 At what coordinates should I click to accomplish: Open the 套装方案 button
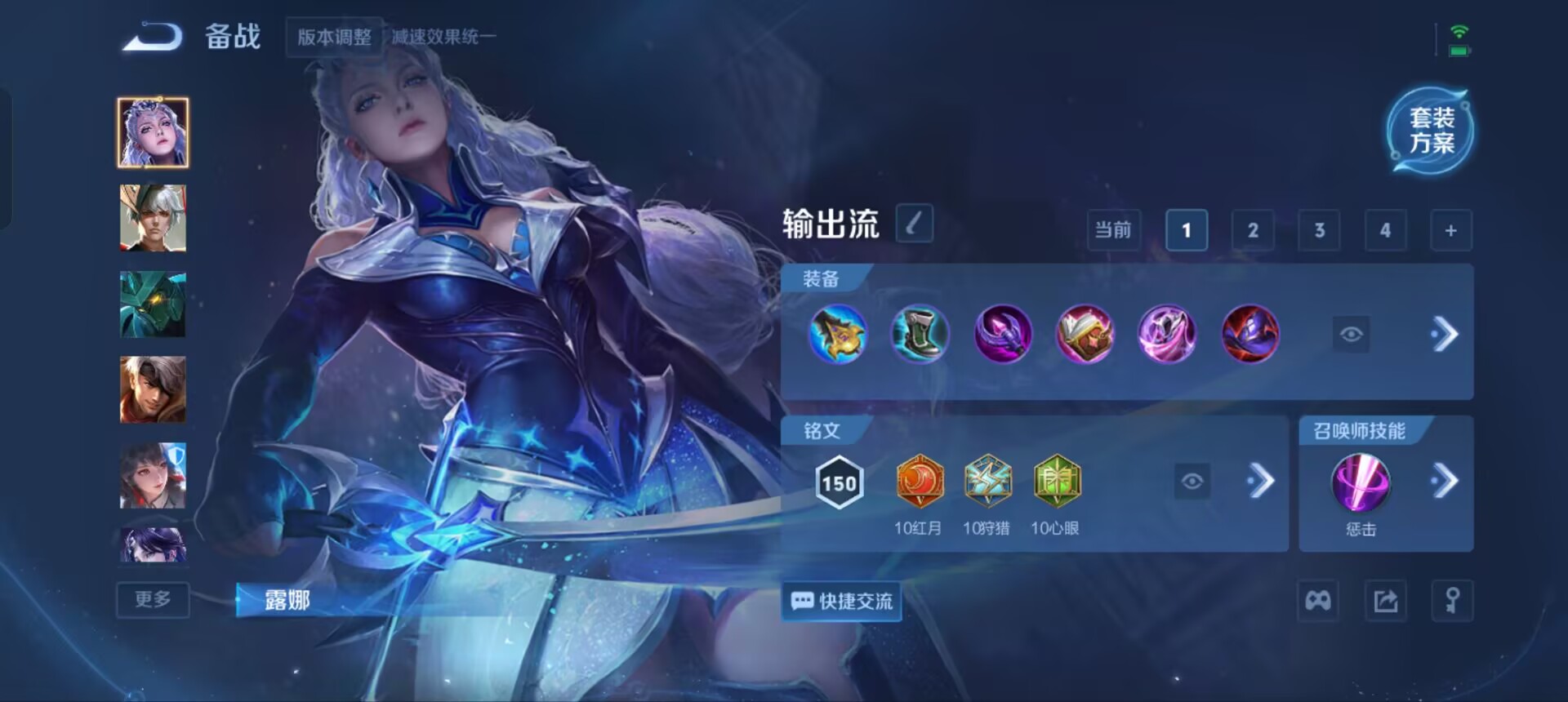tap(1430, 131)
